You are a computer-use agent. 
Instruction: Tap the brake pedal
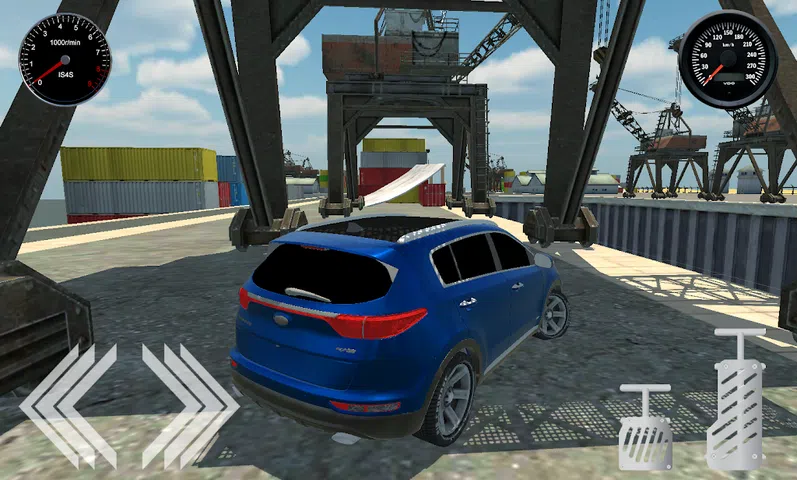645,427
